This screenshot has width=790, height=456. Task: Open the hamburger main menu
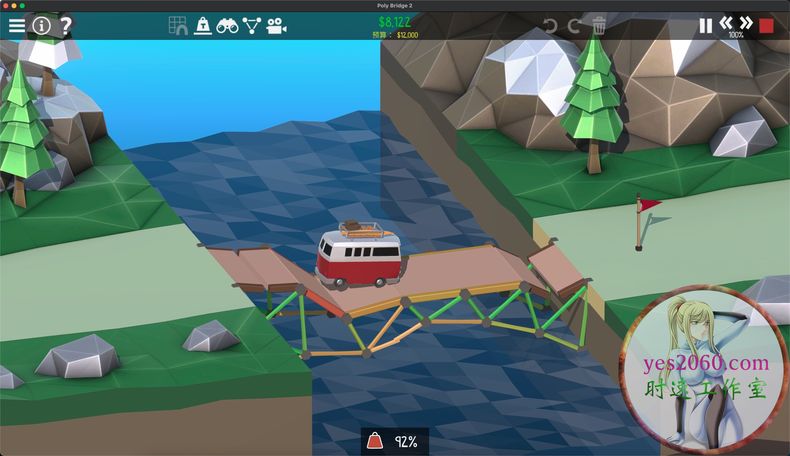17,25
